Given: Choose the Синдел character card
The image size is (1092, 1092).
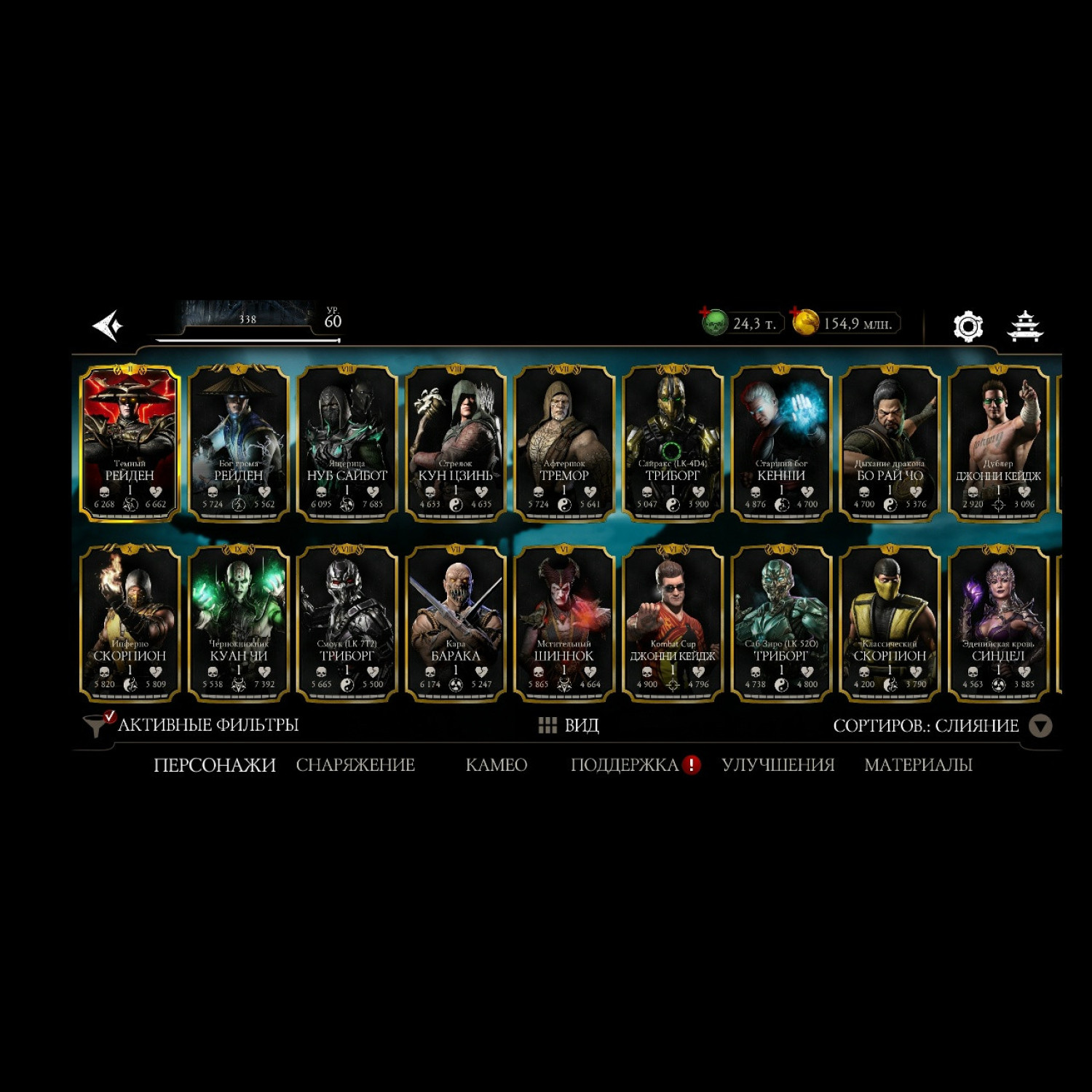Looking at the screenshot, I should tap(998, 624).
